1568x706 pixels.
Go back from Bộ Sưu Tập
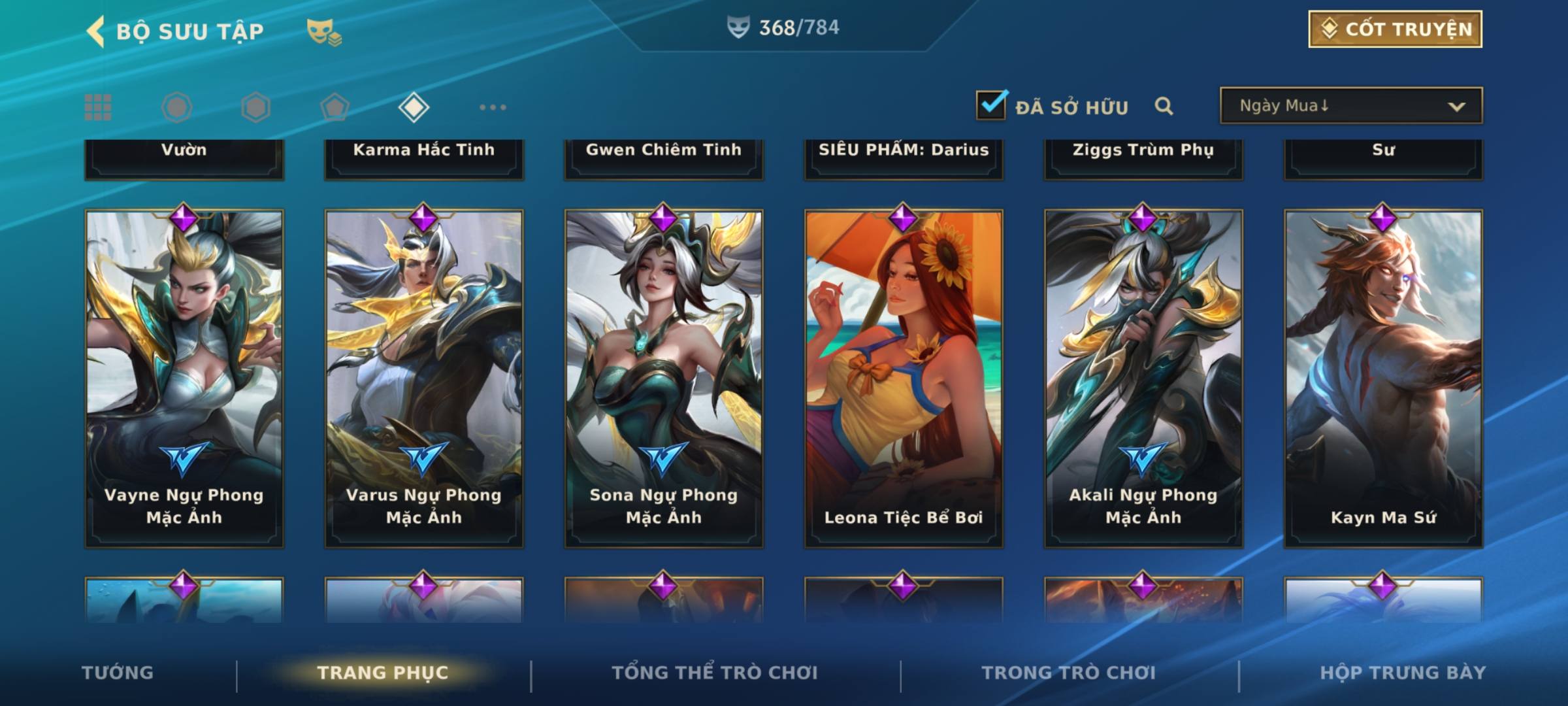click(96, 31)
